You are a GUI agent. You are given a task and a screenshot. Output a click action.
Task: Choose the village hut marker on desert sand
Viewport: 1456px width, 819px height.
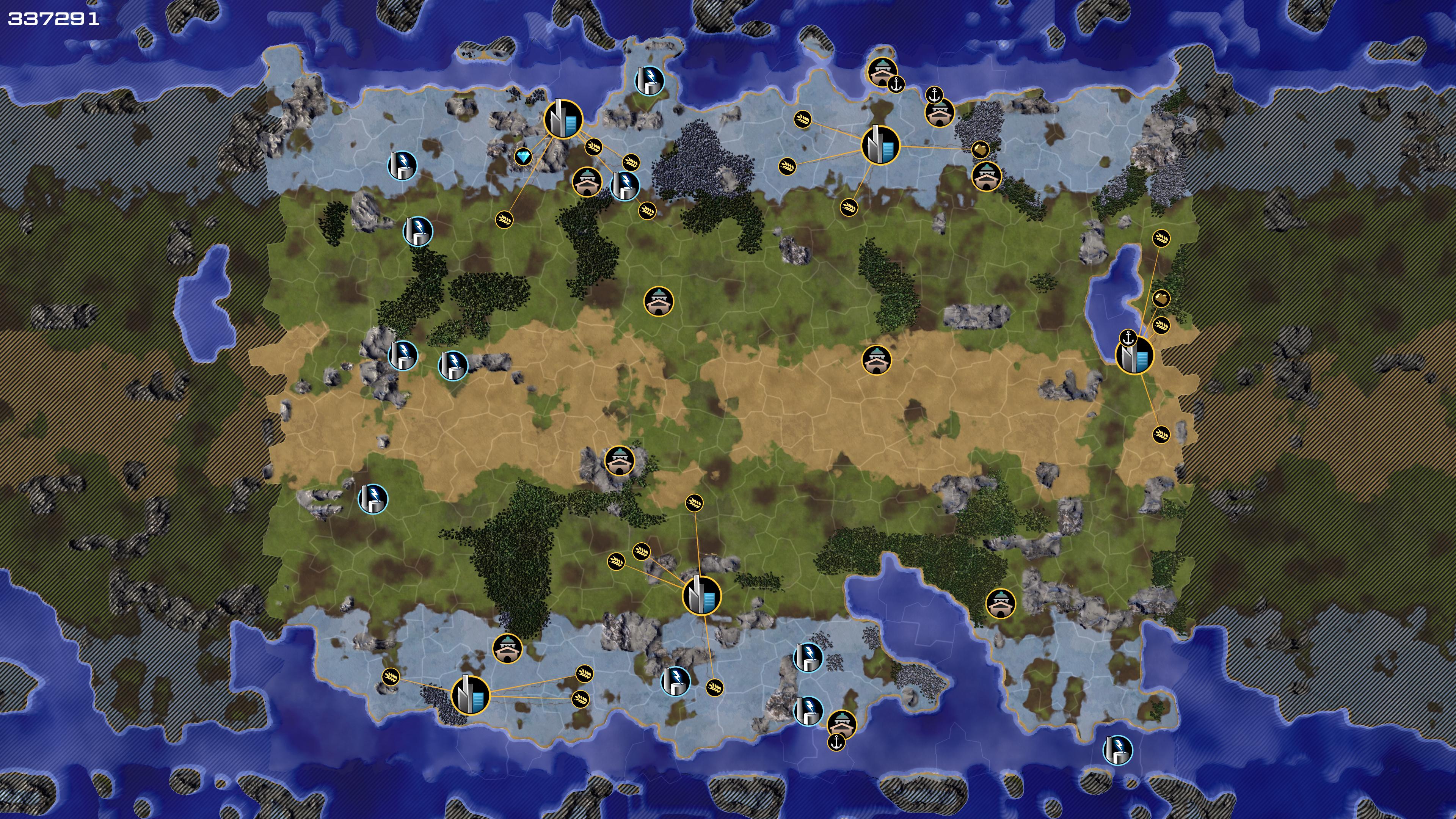(x=876, y=360)
